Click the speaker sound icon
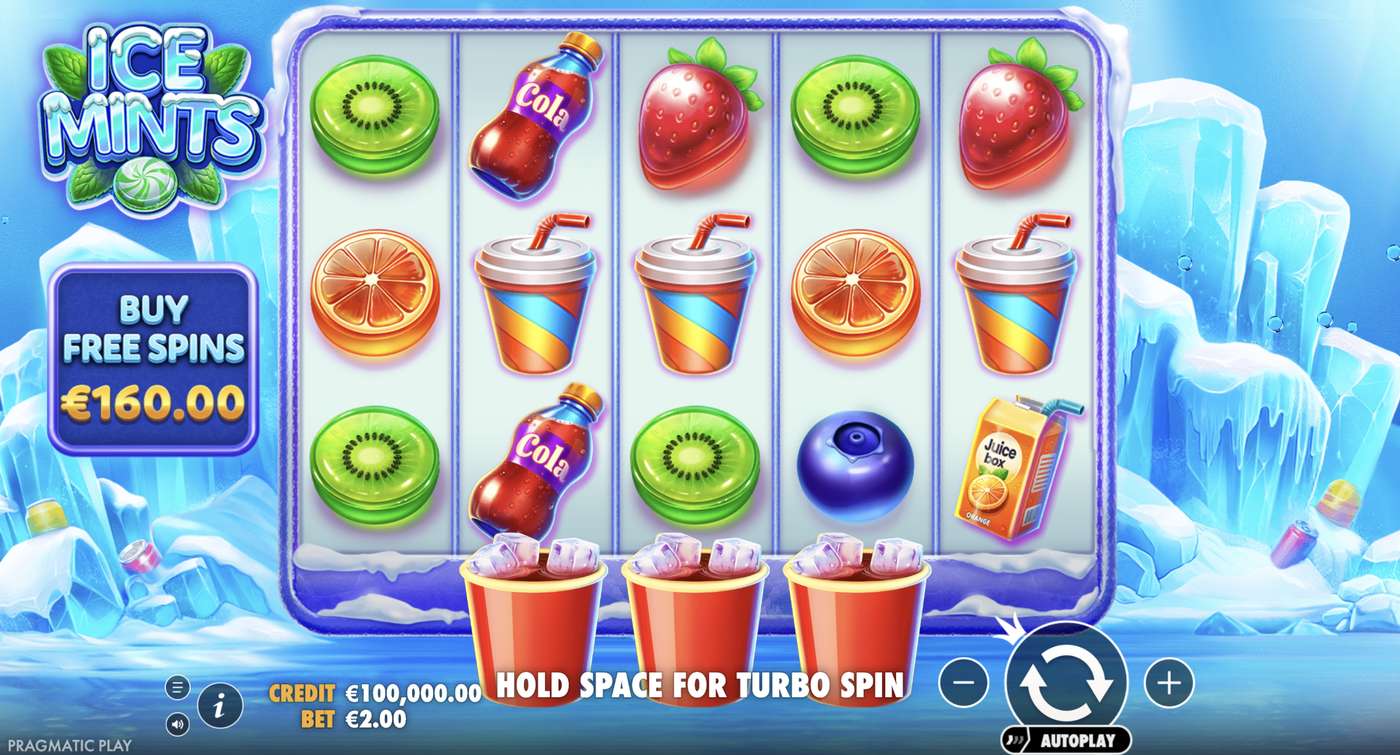Viewport: 1400px width, 755px height. pyautogui.click(x=178, y=723)
